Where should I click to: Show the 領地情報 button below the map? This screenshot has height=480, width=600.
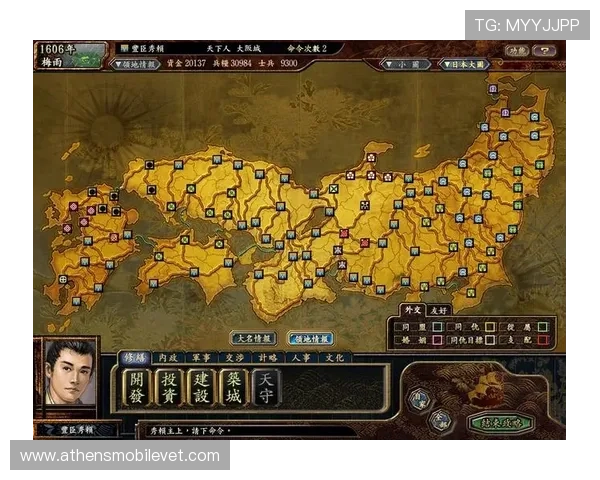[311, 338]
